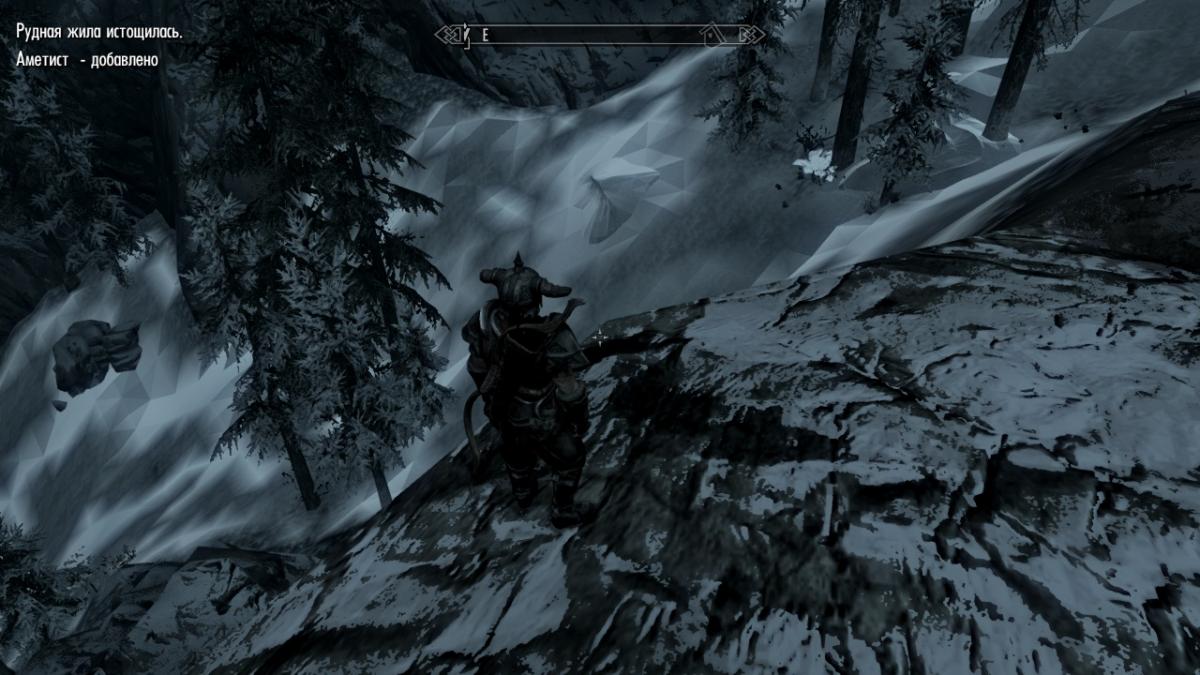Screen dimensions: 1200x675
Task: Click the East direction letter on the compass
Action: click(x=485, y=35)
